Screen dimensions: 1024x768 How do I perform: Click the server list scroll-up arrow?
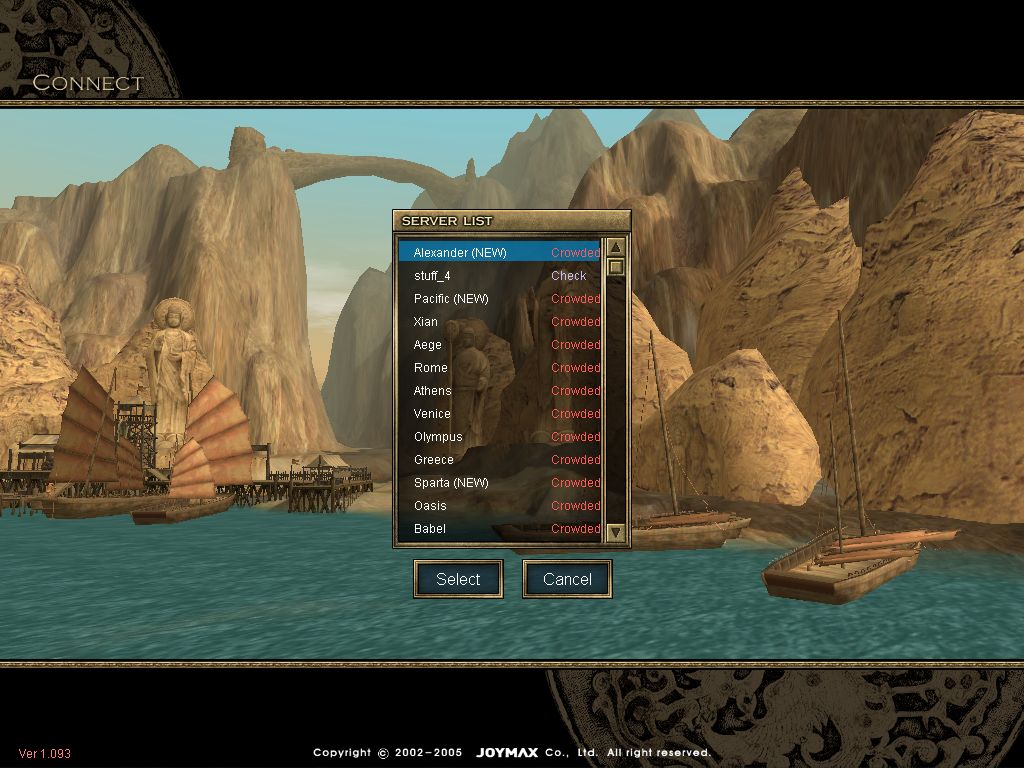pyautogui.click(x=616, y=248)
